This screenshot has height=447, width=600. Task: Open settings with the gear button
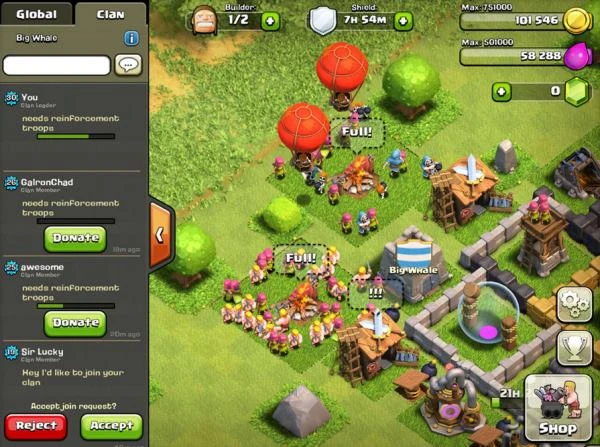[574, 301]
